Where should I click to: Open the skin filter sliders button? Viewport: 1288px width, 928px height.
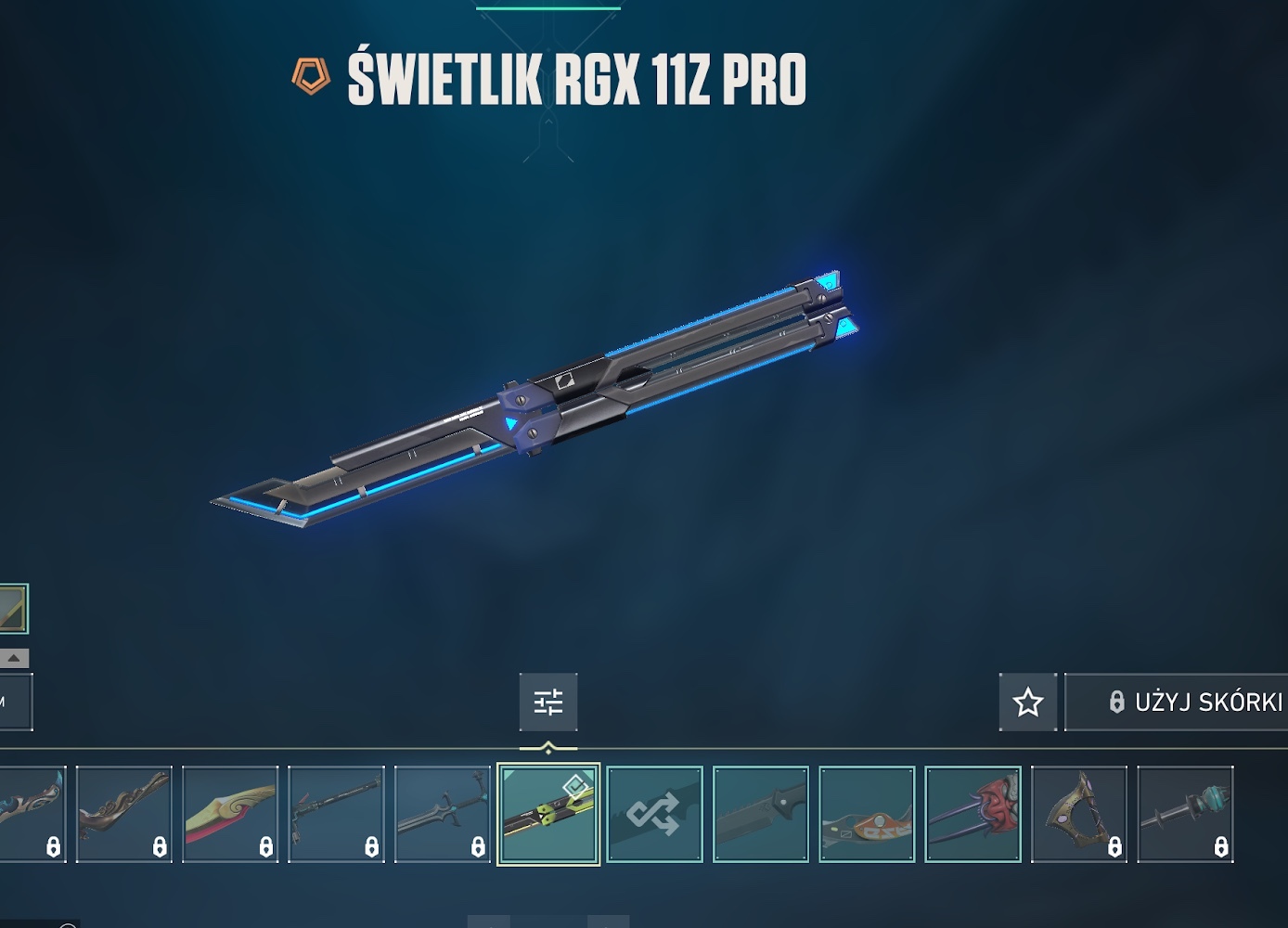[x=548, y=702]
